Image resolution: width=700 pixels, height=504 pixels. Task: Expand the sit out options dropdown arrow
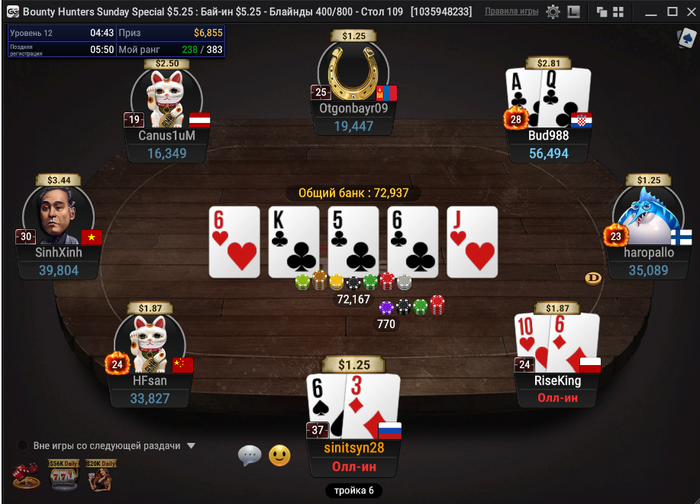tap(191, 446)
